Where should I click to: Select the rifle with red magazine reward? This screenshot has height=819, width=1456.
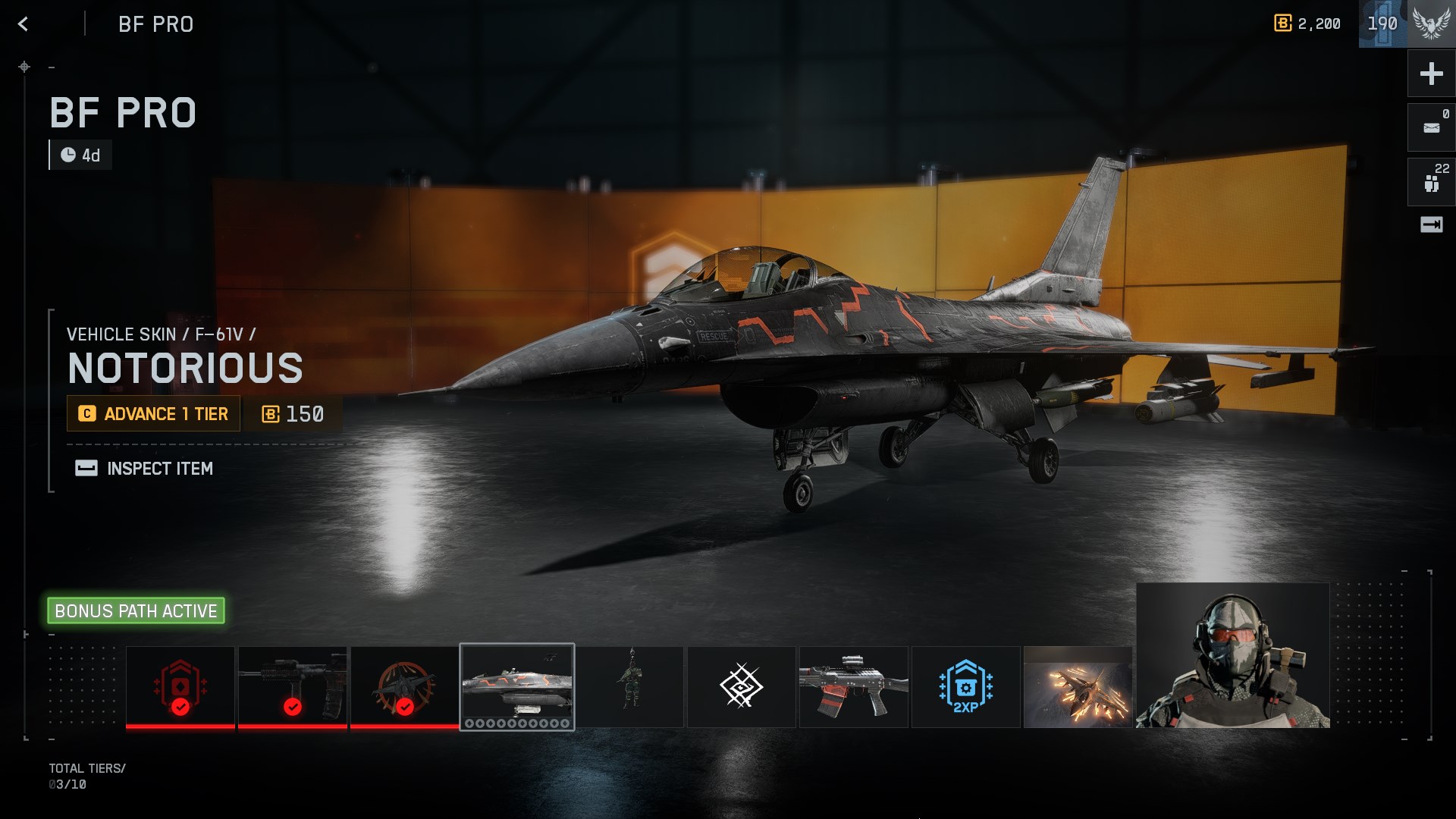tap(854, 687)
